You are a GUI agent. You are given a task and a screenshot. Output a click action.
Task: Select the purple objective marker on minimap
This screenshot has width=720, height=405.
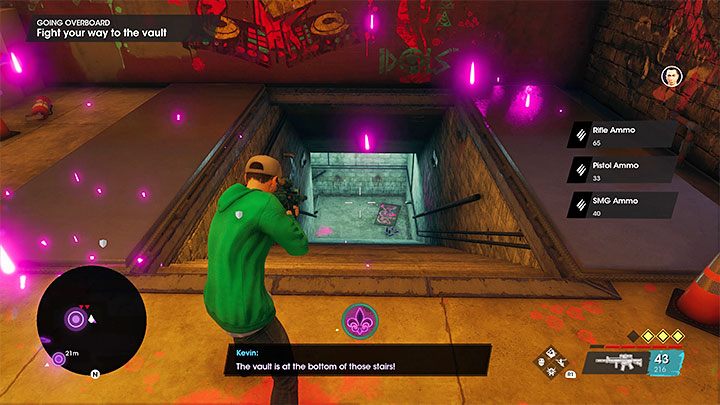pos(75,320)
